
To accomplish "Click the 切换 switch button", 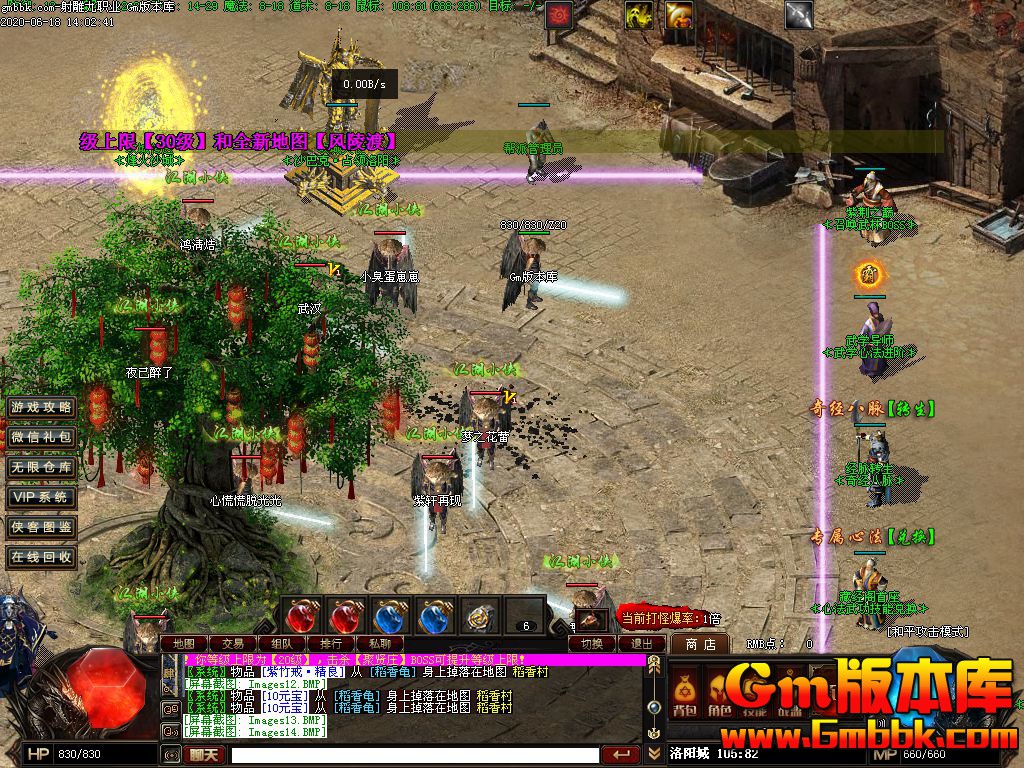I will point(592,643).
